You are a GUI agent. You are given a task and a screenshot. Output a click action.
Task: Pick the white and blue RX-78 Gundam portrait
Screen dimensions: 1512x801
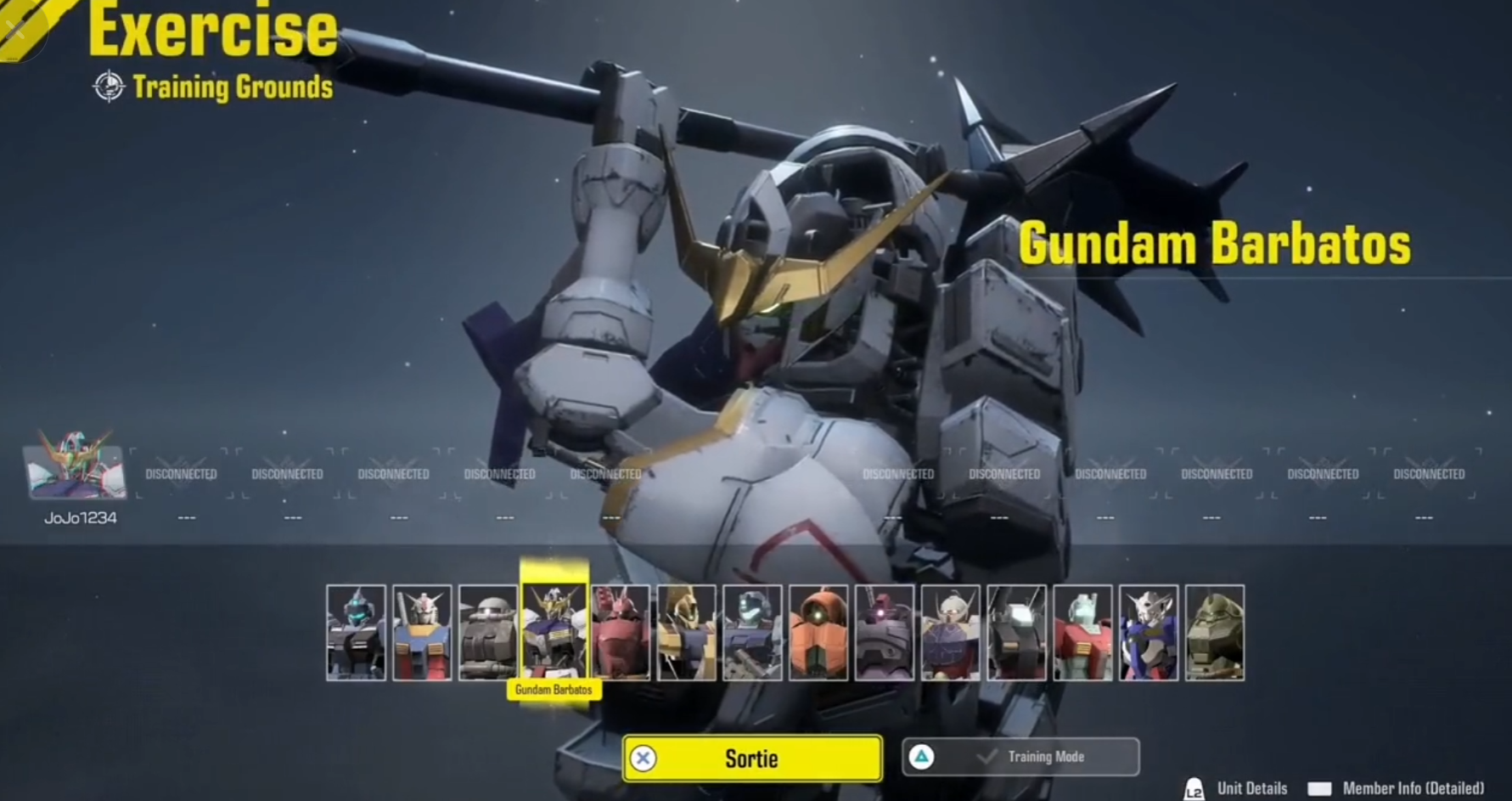[422, 632]
